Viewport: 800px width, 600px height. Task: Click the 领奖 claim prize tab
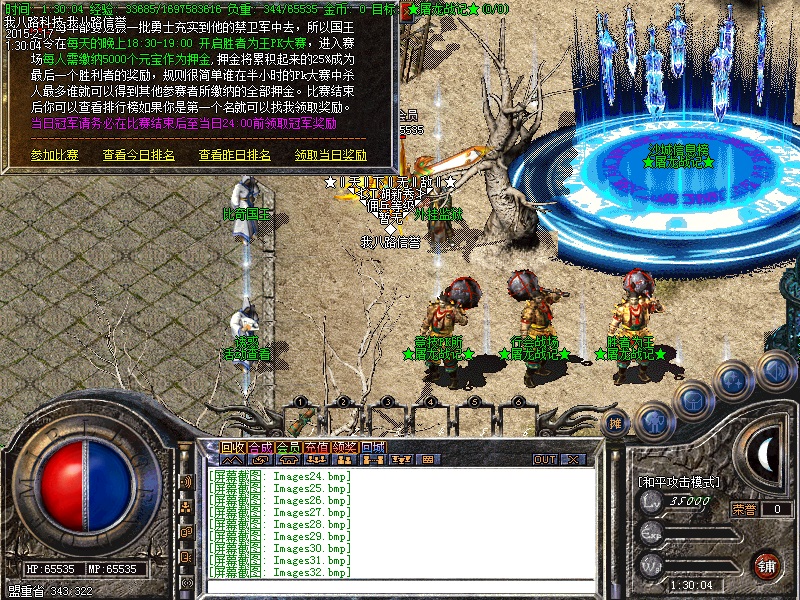345,447
